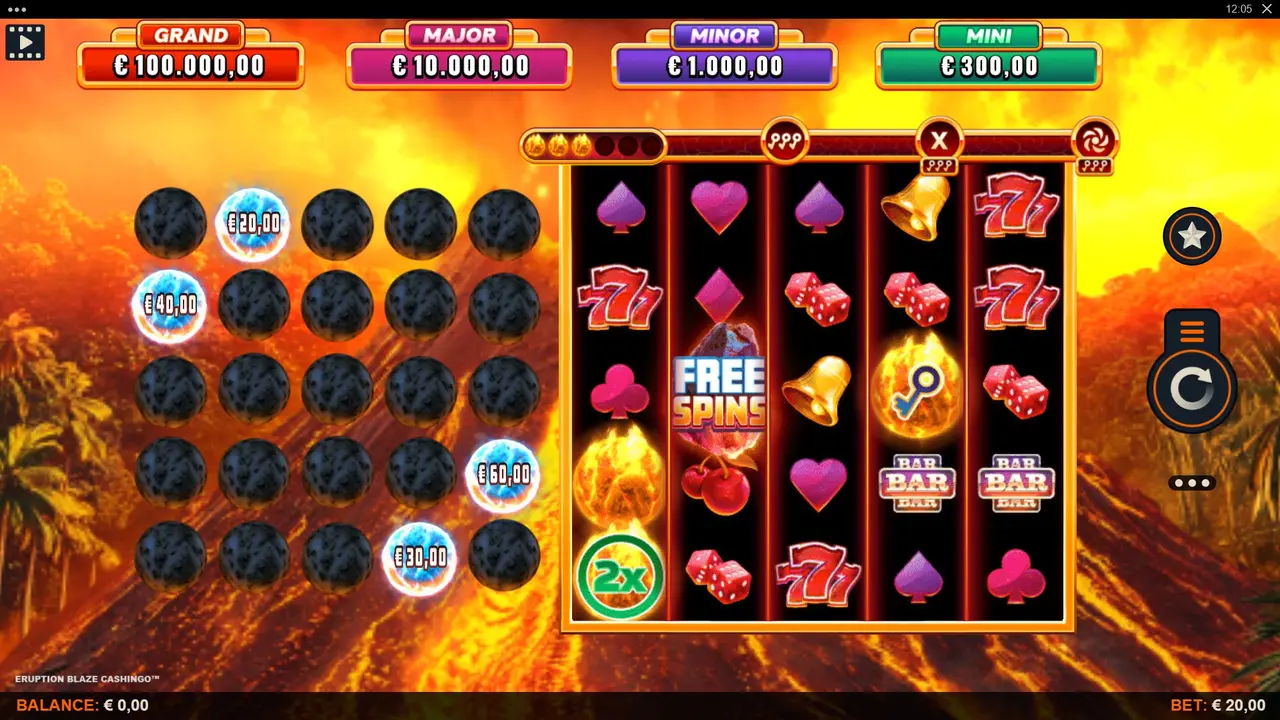The height and width of the screenshot is (720, 1280).
Task: Select the X multiplier meter icon
Action: [x=938, y=141]
